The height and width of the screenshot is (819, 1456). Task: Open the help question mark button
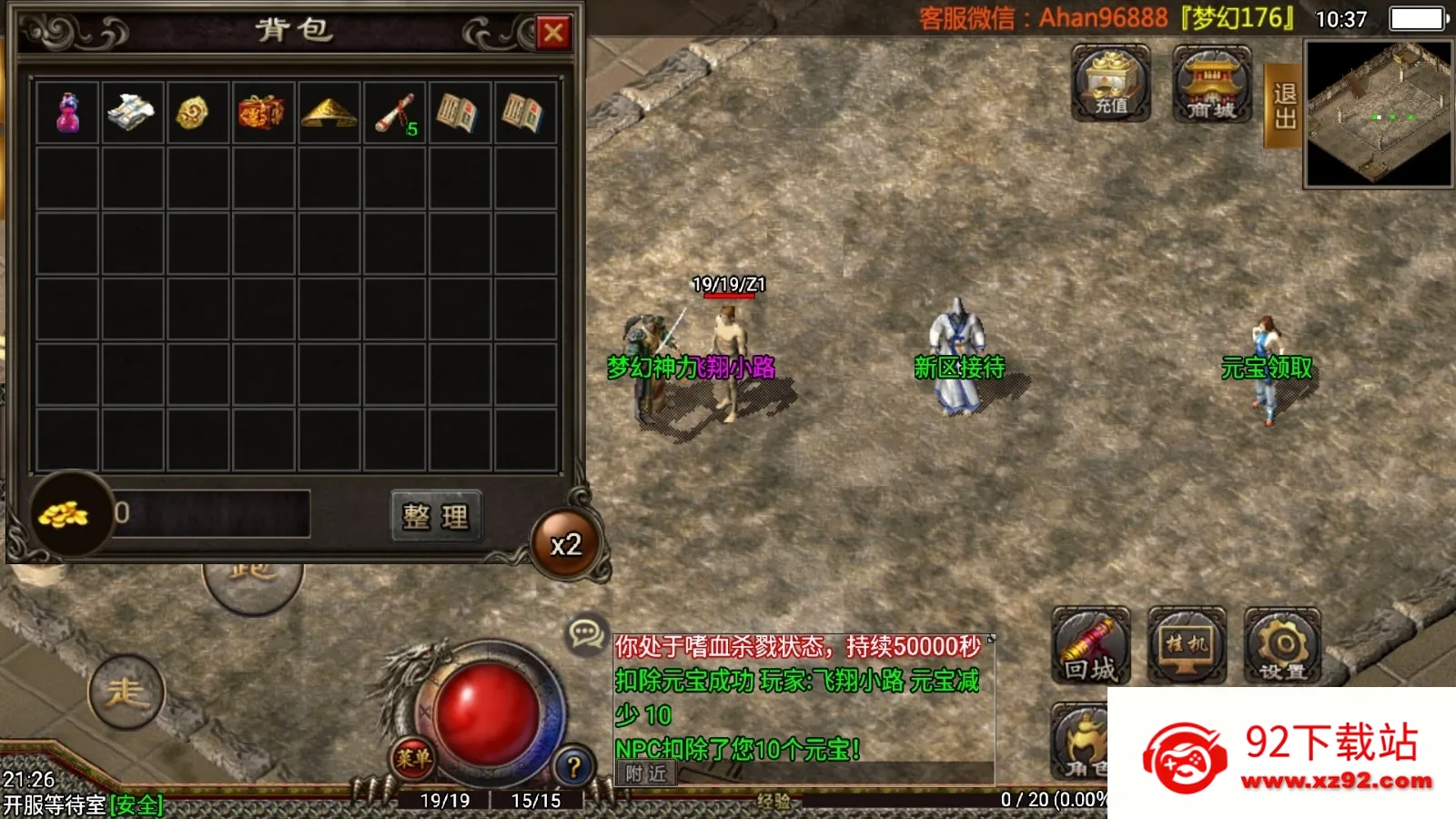(x=572, y=764)
